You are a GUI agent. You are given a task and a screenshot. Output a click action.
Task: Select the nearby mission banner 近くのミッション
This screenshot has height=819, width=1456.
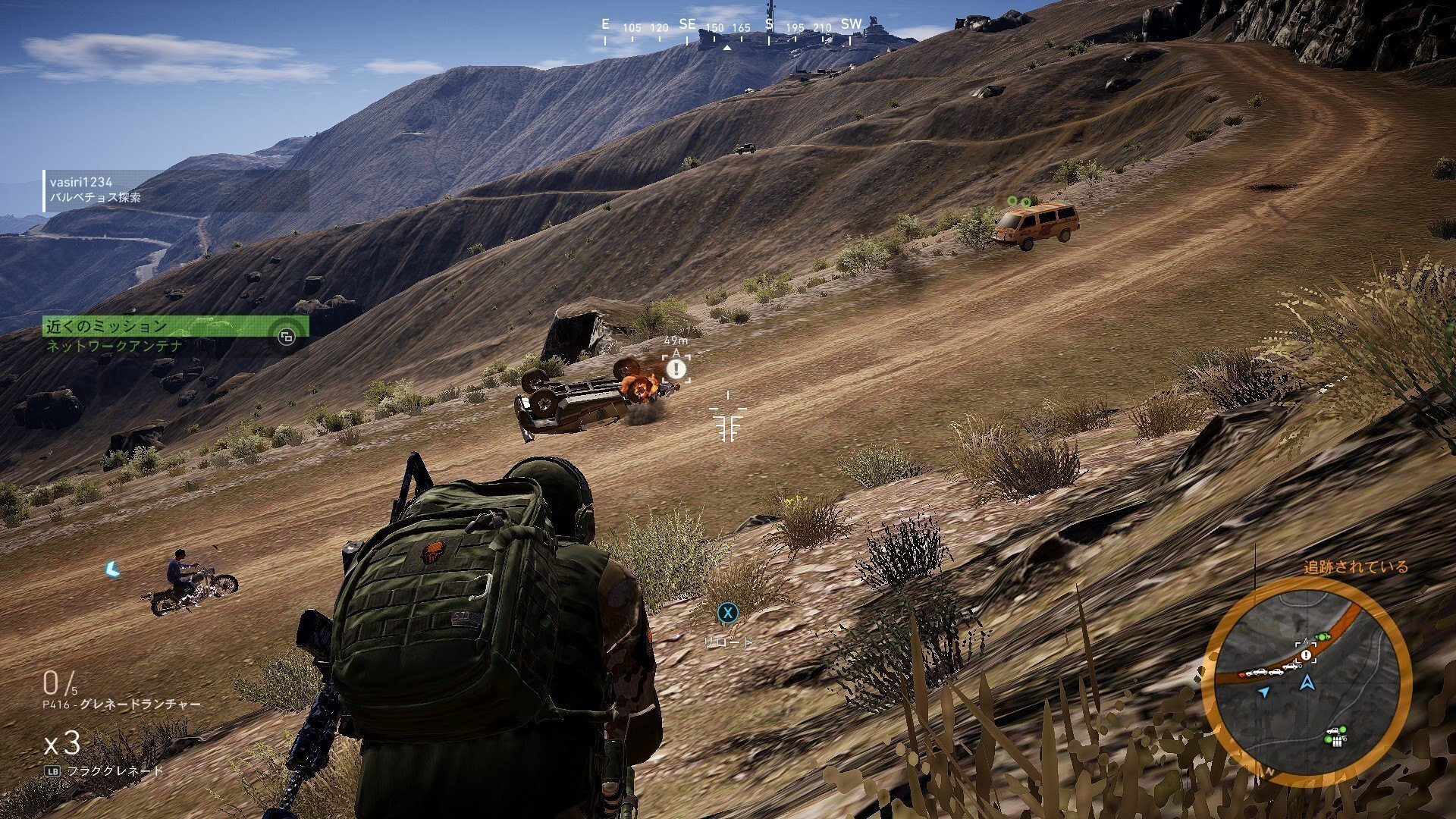tap(175, 327)
